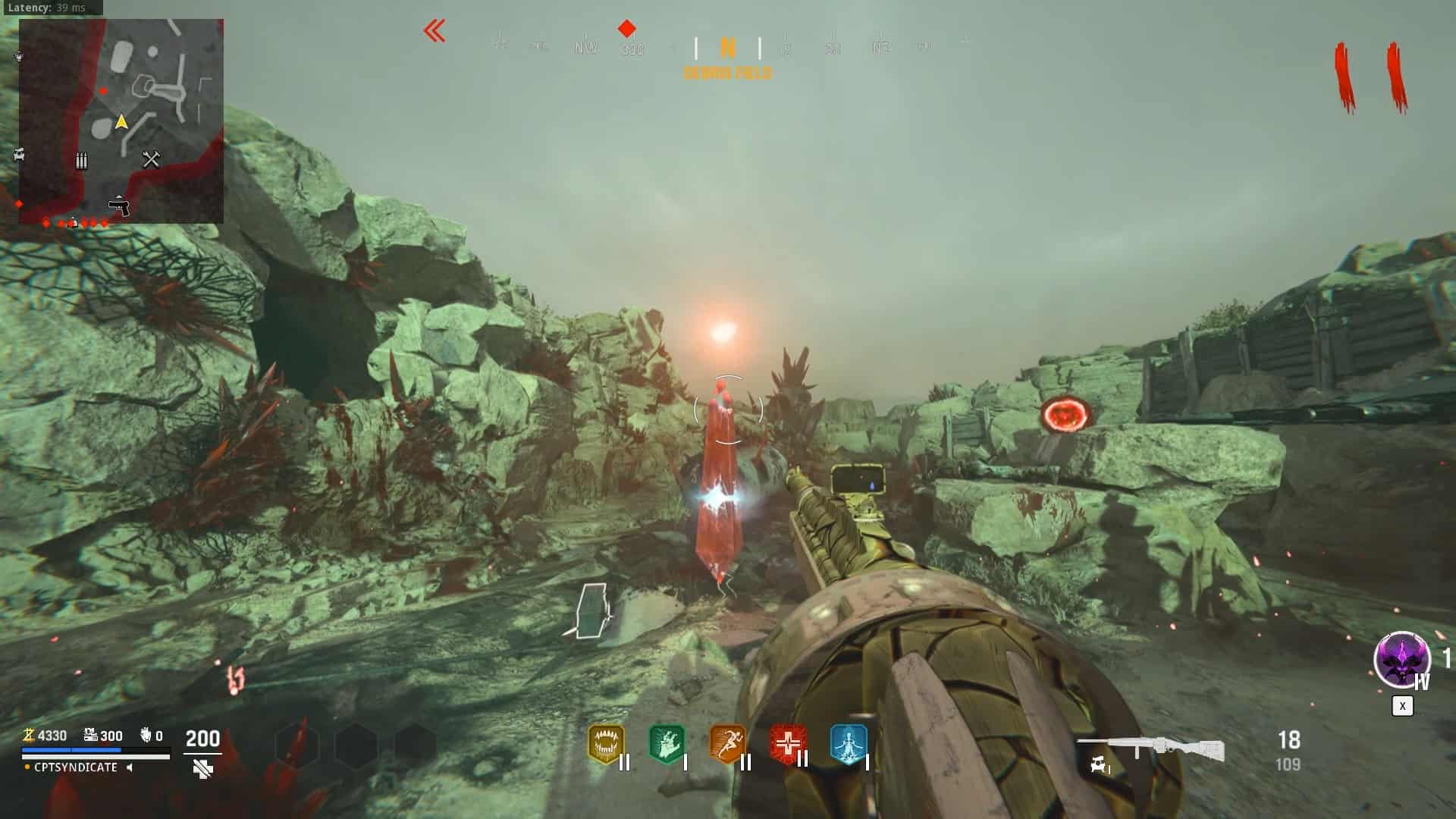Select the orange running-man Stamin-Up perk
The image size is (1456, 819).
pos(727,744)
